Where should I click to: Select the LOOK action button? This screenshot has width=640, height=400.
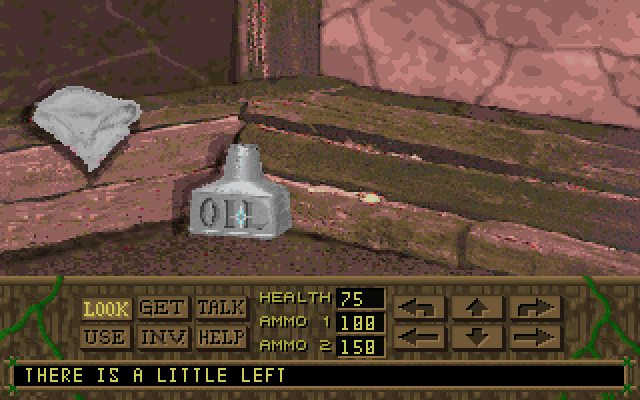click(x=106, y=309)
